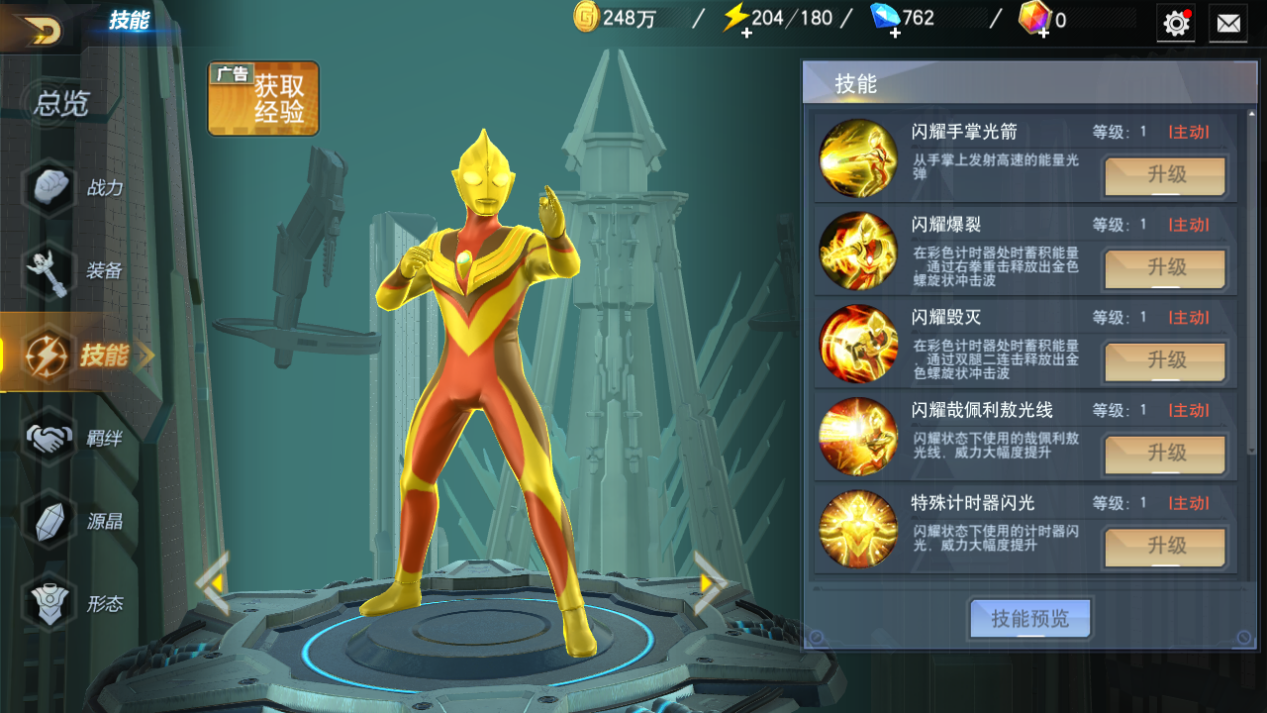Image resolution: width=1267 pixels, height=713 pixels.
Task: Open the 技能预览 skill preview
Action: click(x=1029, y=619)
